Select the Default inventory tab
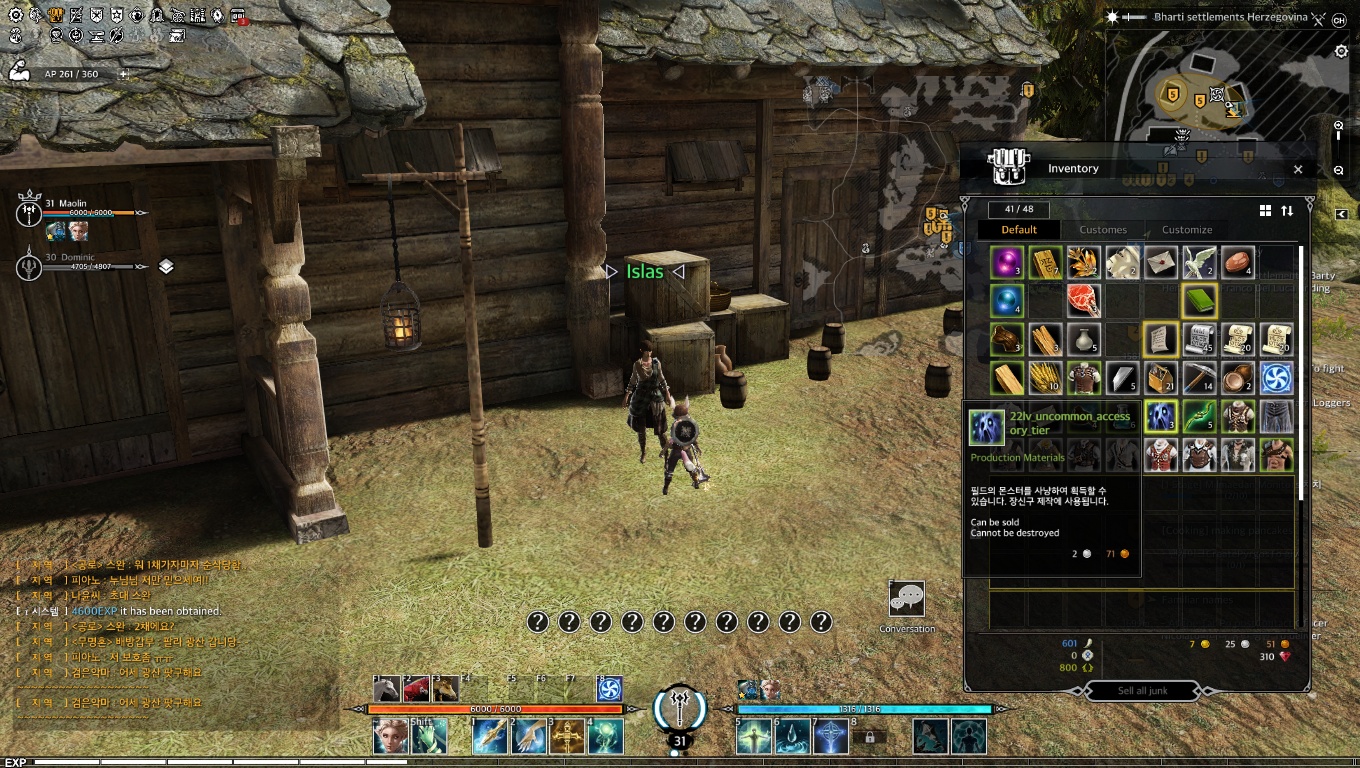 coord(1019,230)
